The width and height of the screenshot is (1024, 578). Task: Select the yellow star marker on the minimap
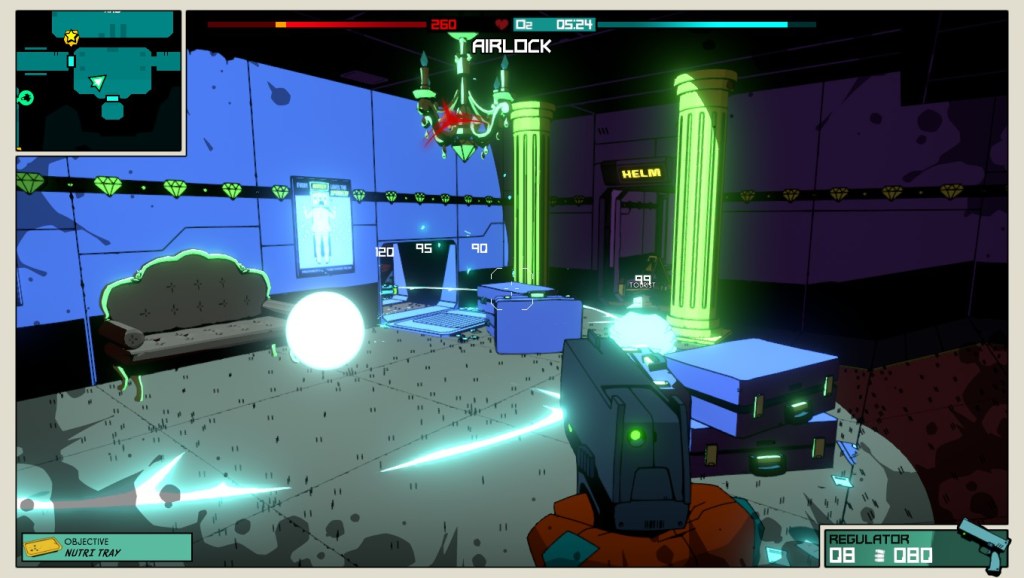point(71,38)
